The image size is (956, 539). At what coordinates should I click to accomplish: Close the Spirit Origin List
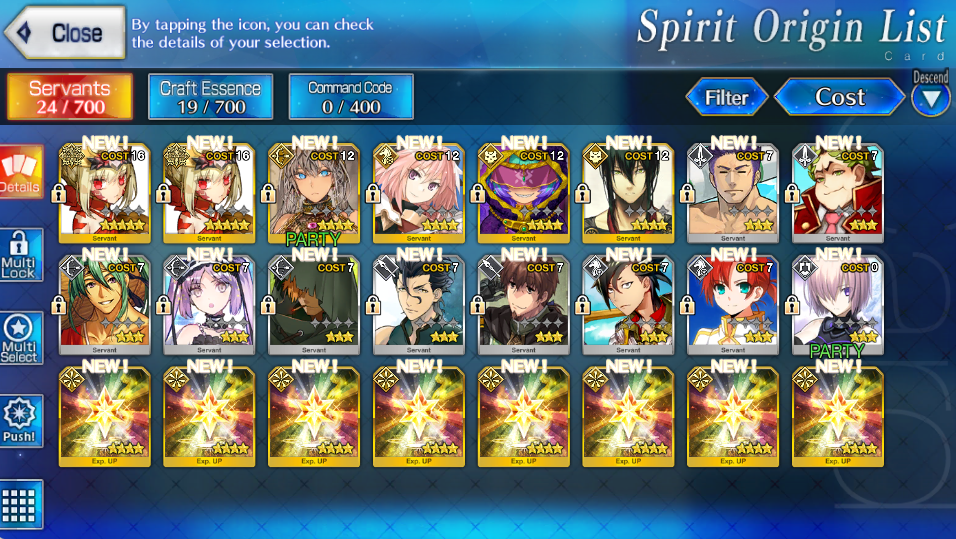pos(66,32)
